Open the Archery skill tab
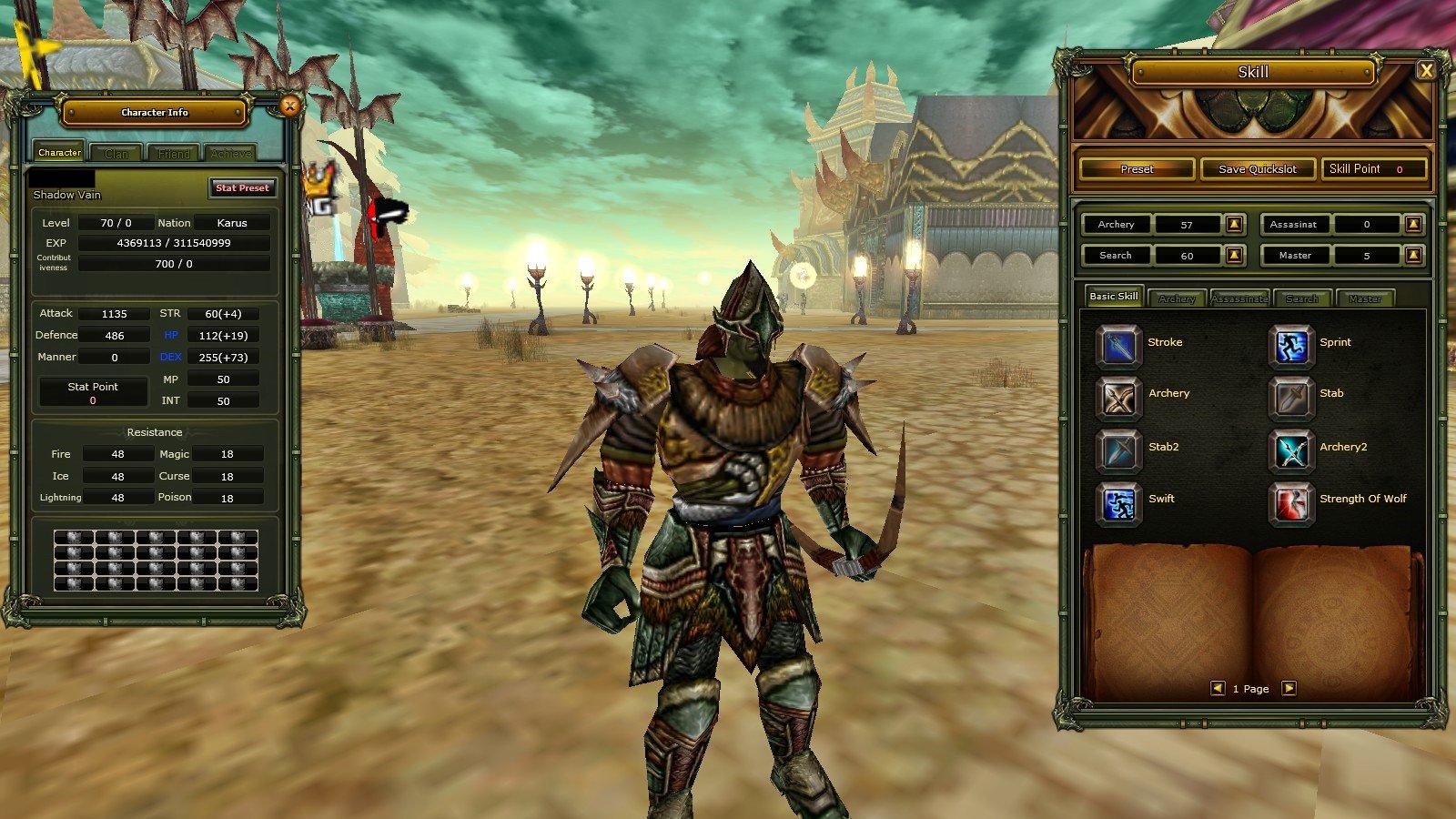This screenshot has height=819, width=1456. [1176, 297]
